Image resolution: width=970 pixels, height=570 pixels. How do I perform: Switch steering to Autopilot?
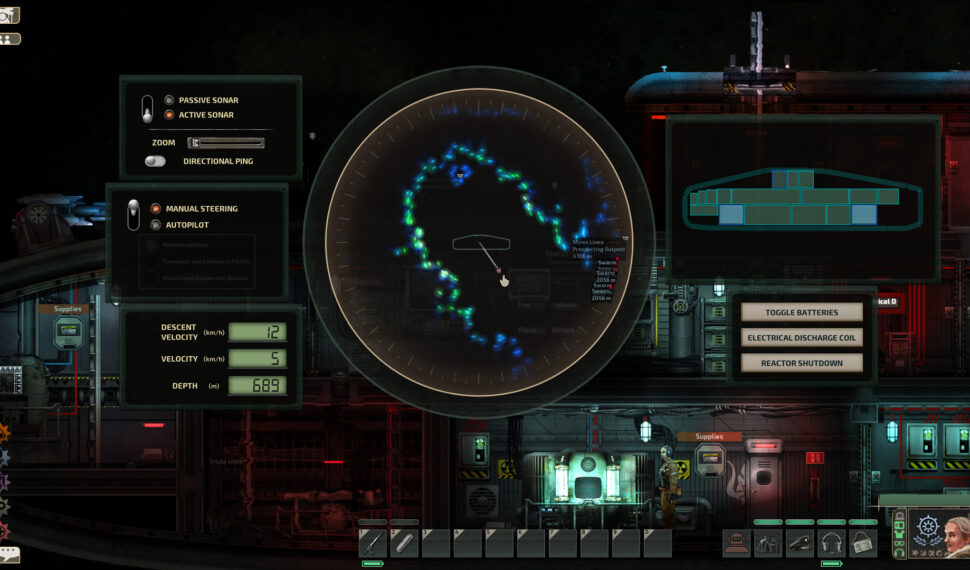155,225
